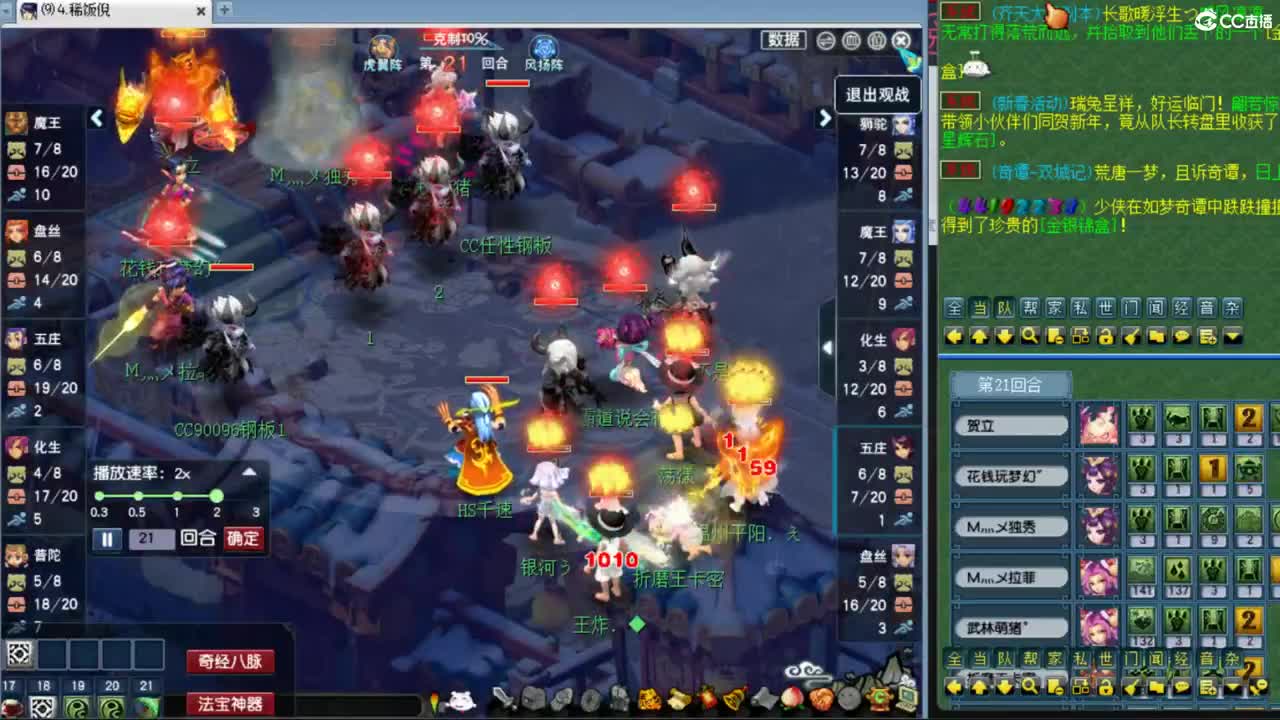Viewport: 1280px width, 720px height.
Task: Toggle the speech bubble icon in chat toolbar
Action: [1183, 337]
